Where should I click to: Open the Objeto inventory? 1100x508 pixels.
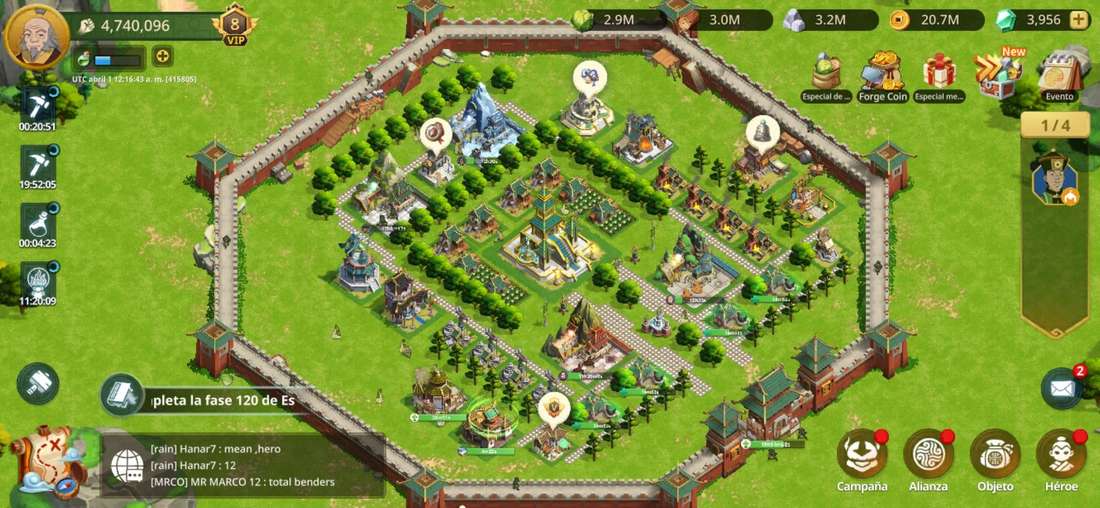995,458
